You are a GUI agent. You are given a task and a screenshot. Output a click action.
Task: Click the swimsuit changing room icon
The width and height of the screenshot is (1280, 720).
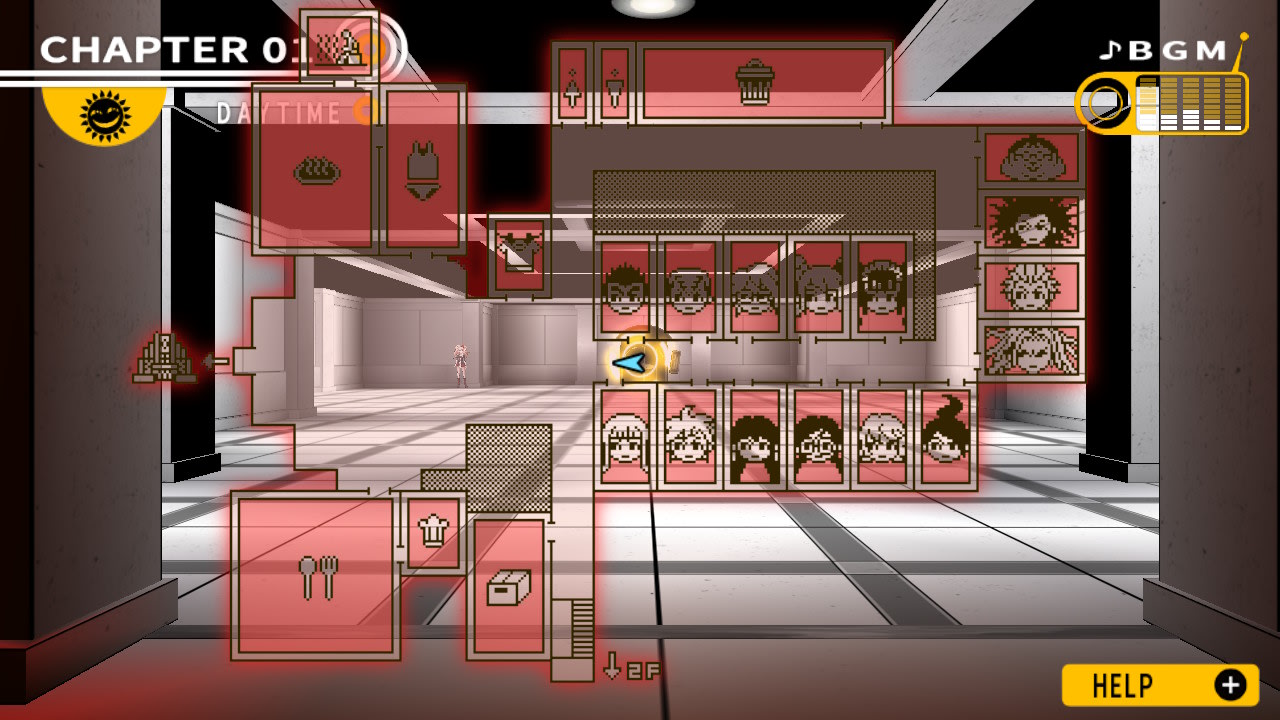point(424,168)
